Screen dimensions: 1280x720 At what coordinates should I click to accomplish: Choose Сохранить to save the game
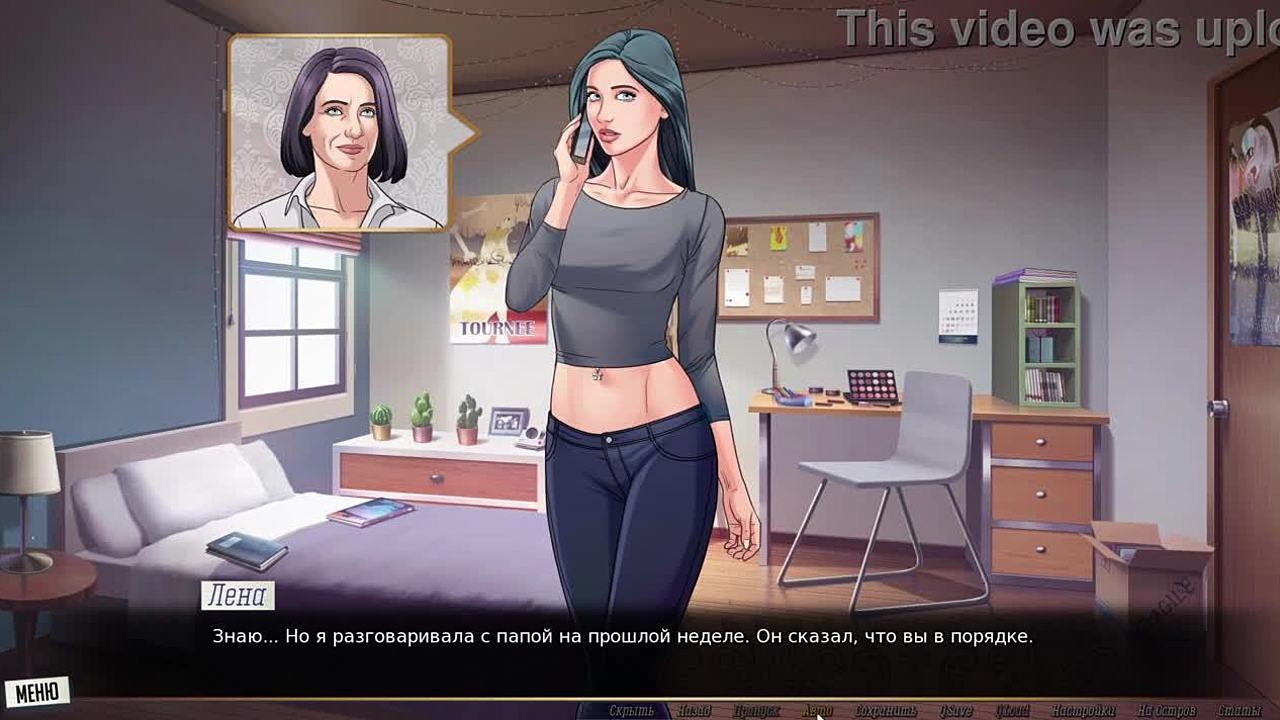pyautogui.click(x=886, y=711)
